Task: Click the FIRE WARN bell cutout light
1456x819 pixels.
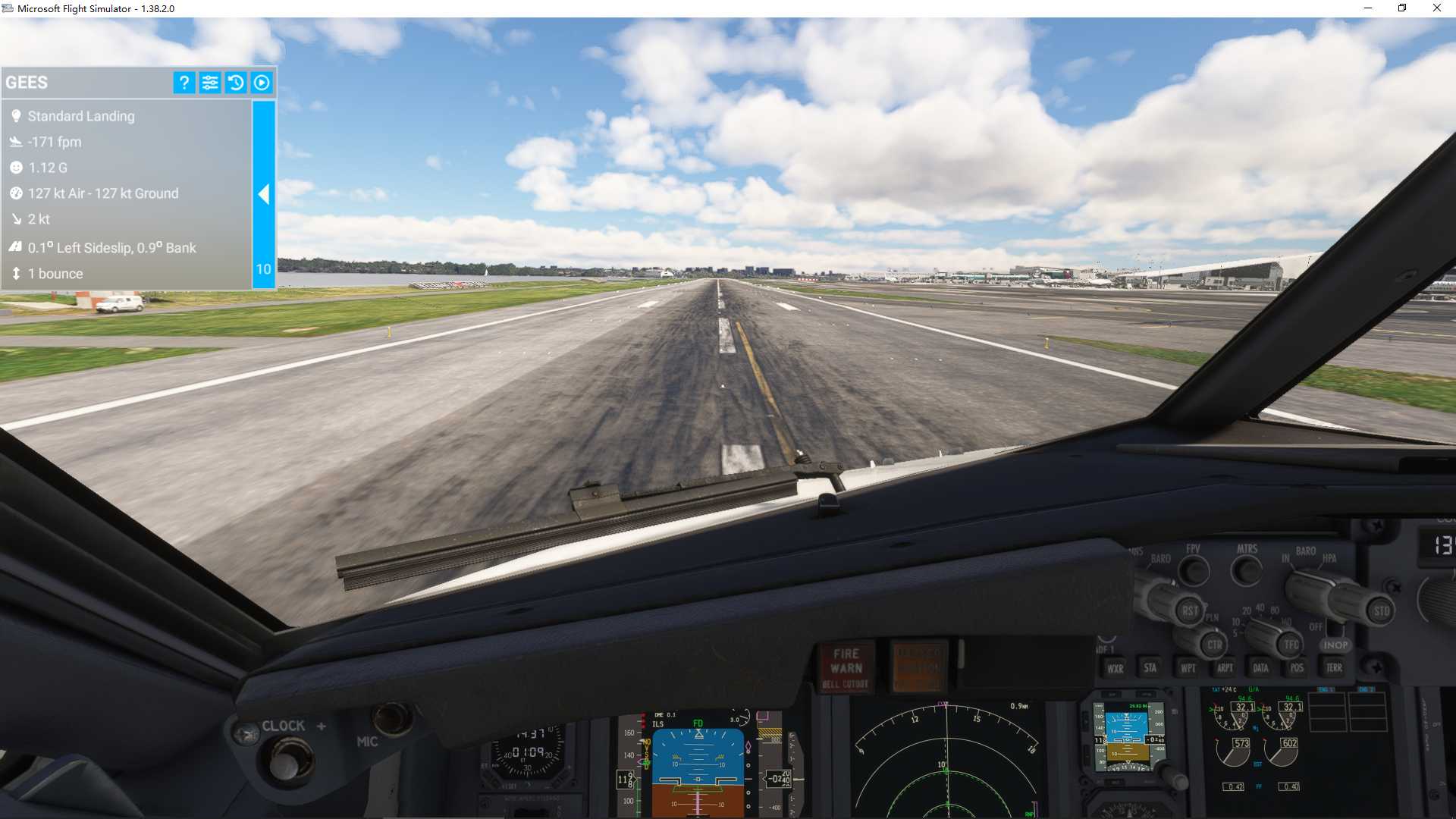Action: point(846,667)
